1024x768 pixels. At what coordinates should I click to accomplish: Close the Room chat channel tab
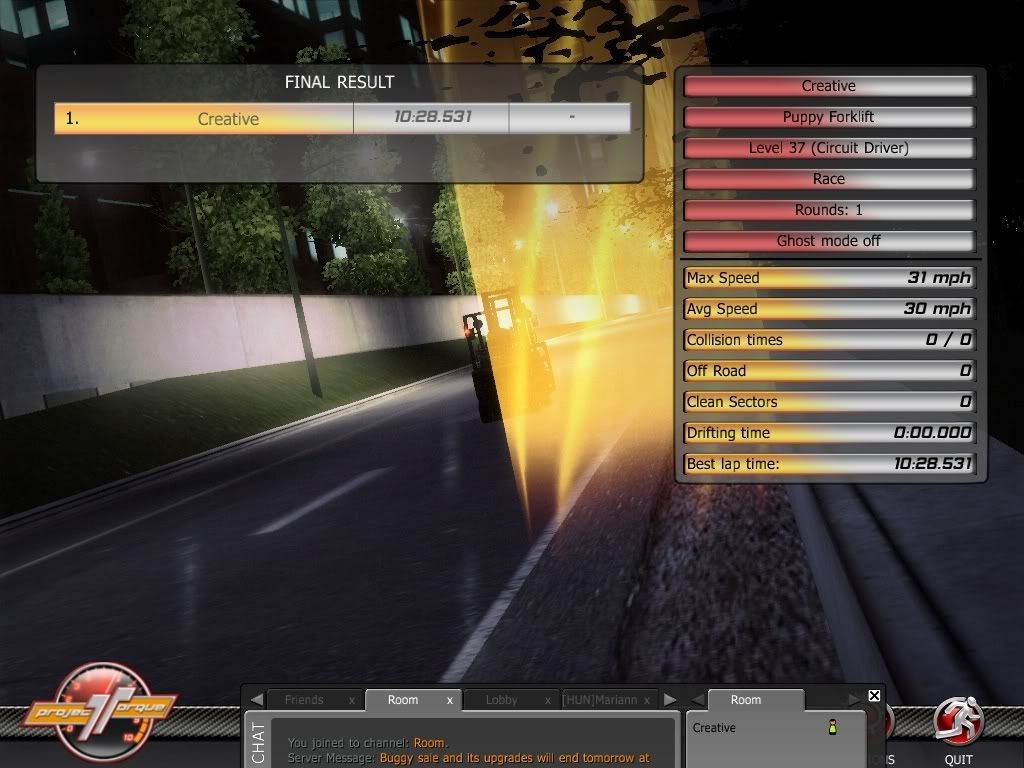click(449, 700)
